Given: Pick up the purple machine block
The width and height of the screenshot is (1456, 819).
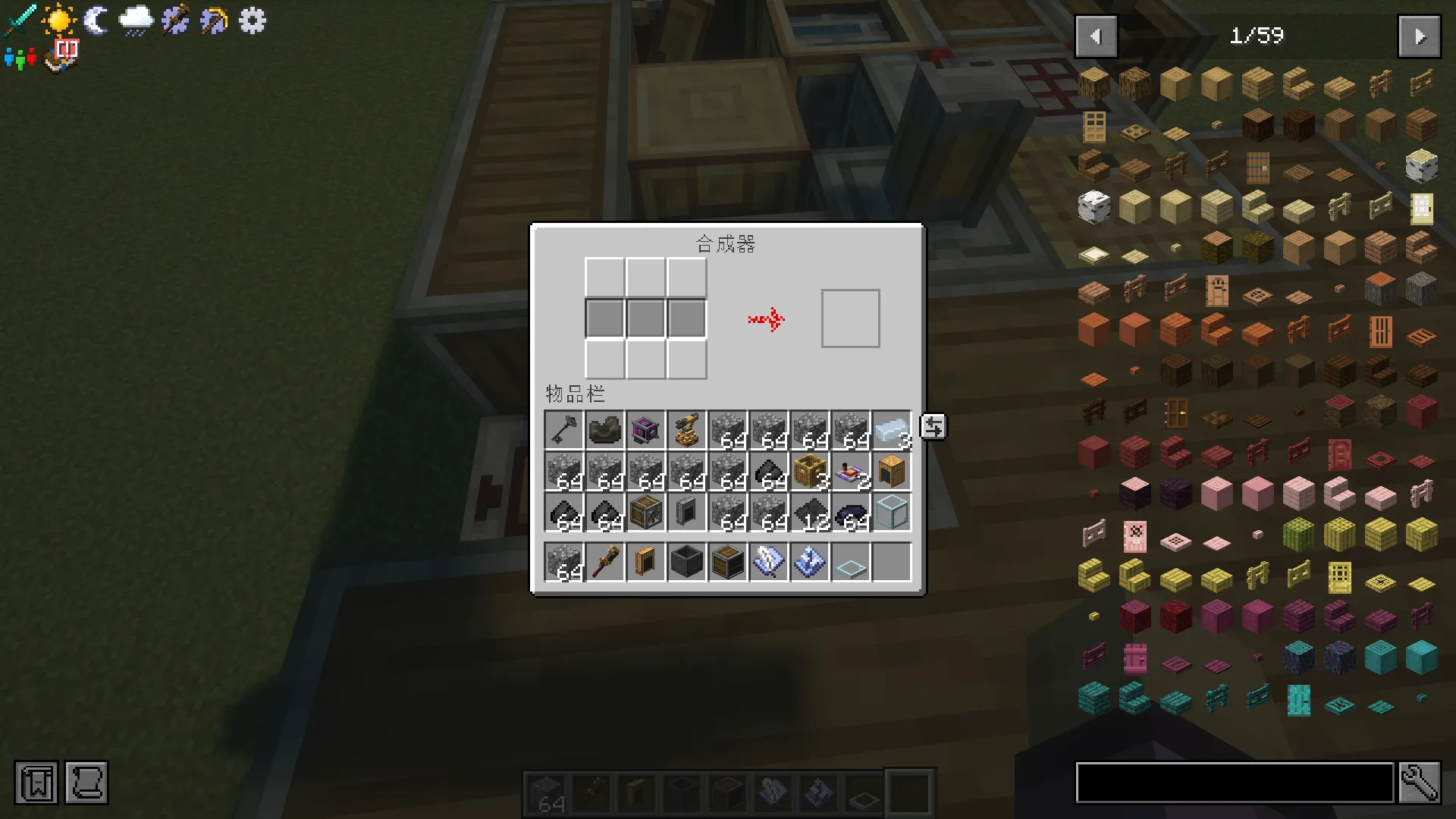Looking at the screenshot, I should (x=645, y=431).
